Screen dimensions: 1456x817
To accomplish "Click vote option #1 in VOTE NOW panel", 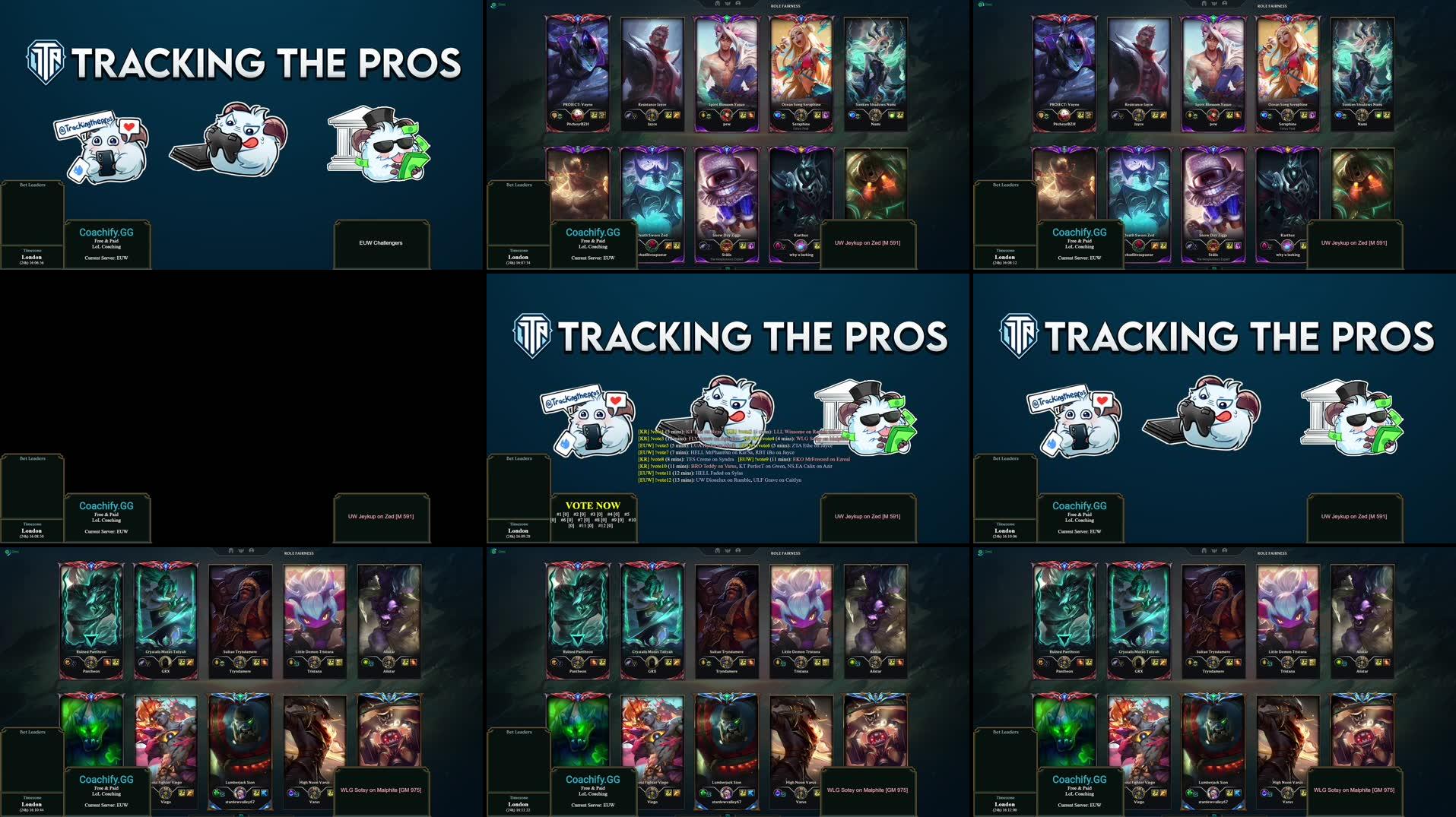I will 562,513.
